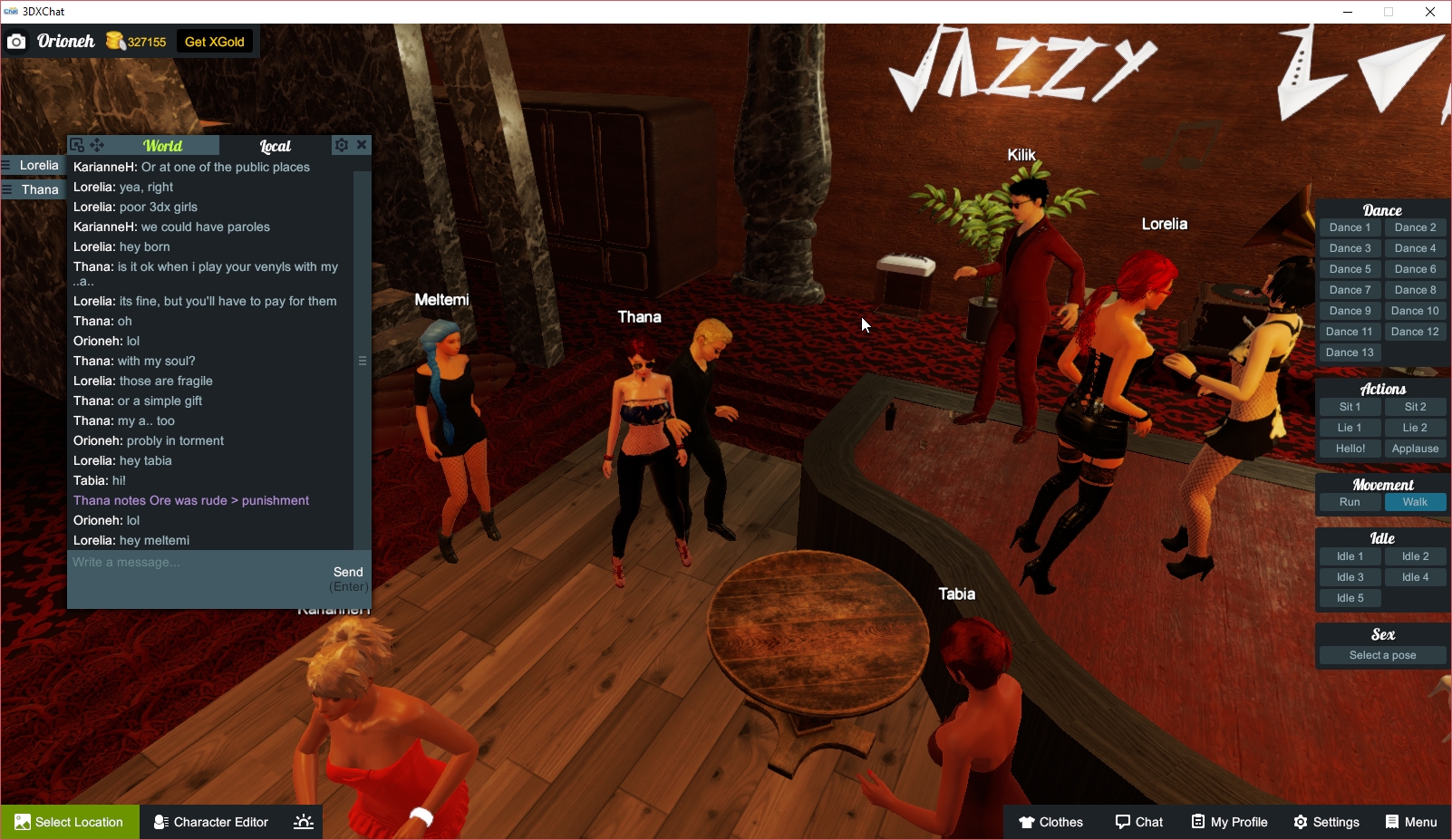Click the Write a message input field
The height and width of the screenshot is (840, 1452).
point(181,562)
